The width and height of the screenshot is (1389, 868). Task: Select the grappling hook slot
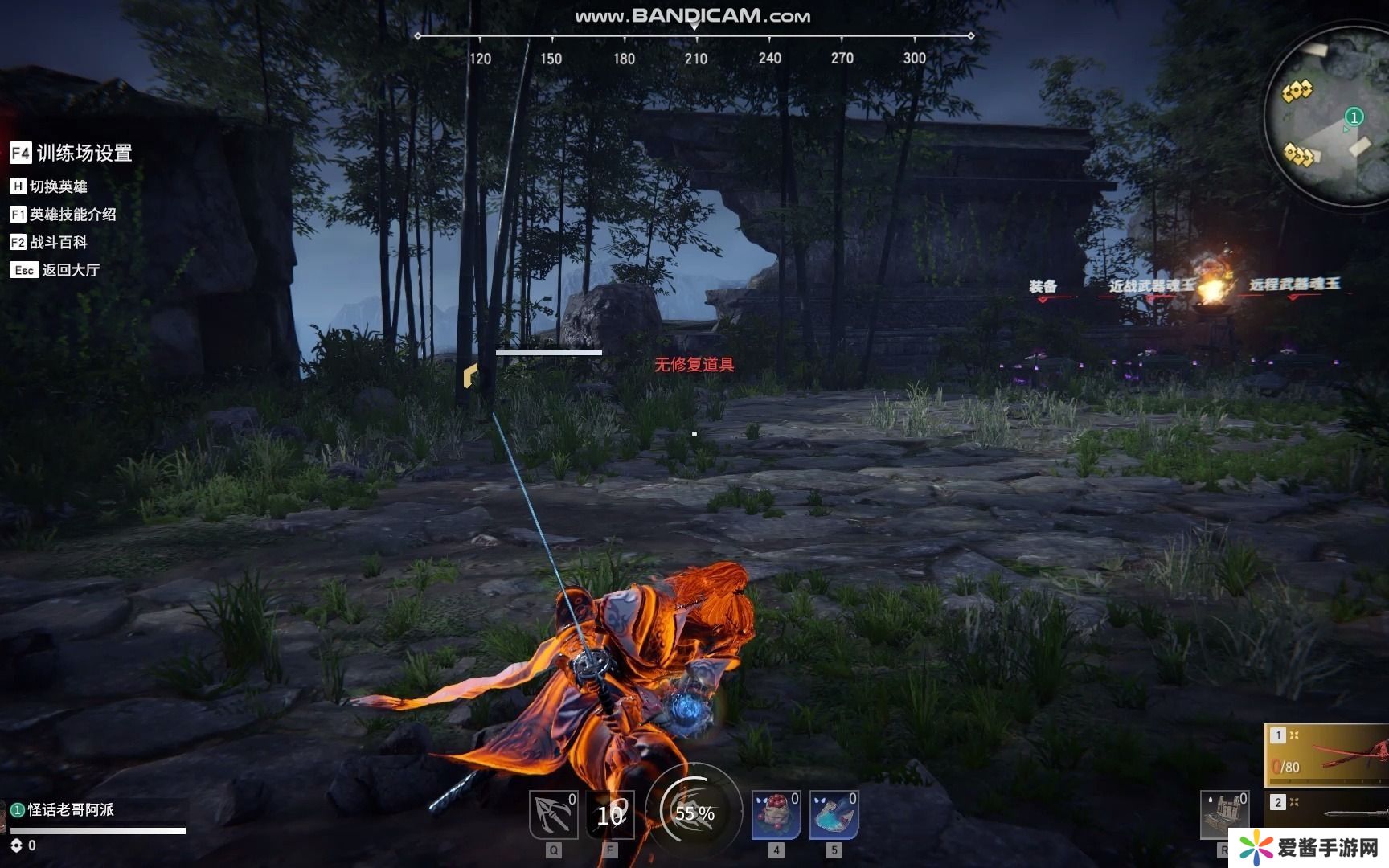554,815
